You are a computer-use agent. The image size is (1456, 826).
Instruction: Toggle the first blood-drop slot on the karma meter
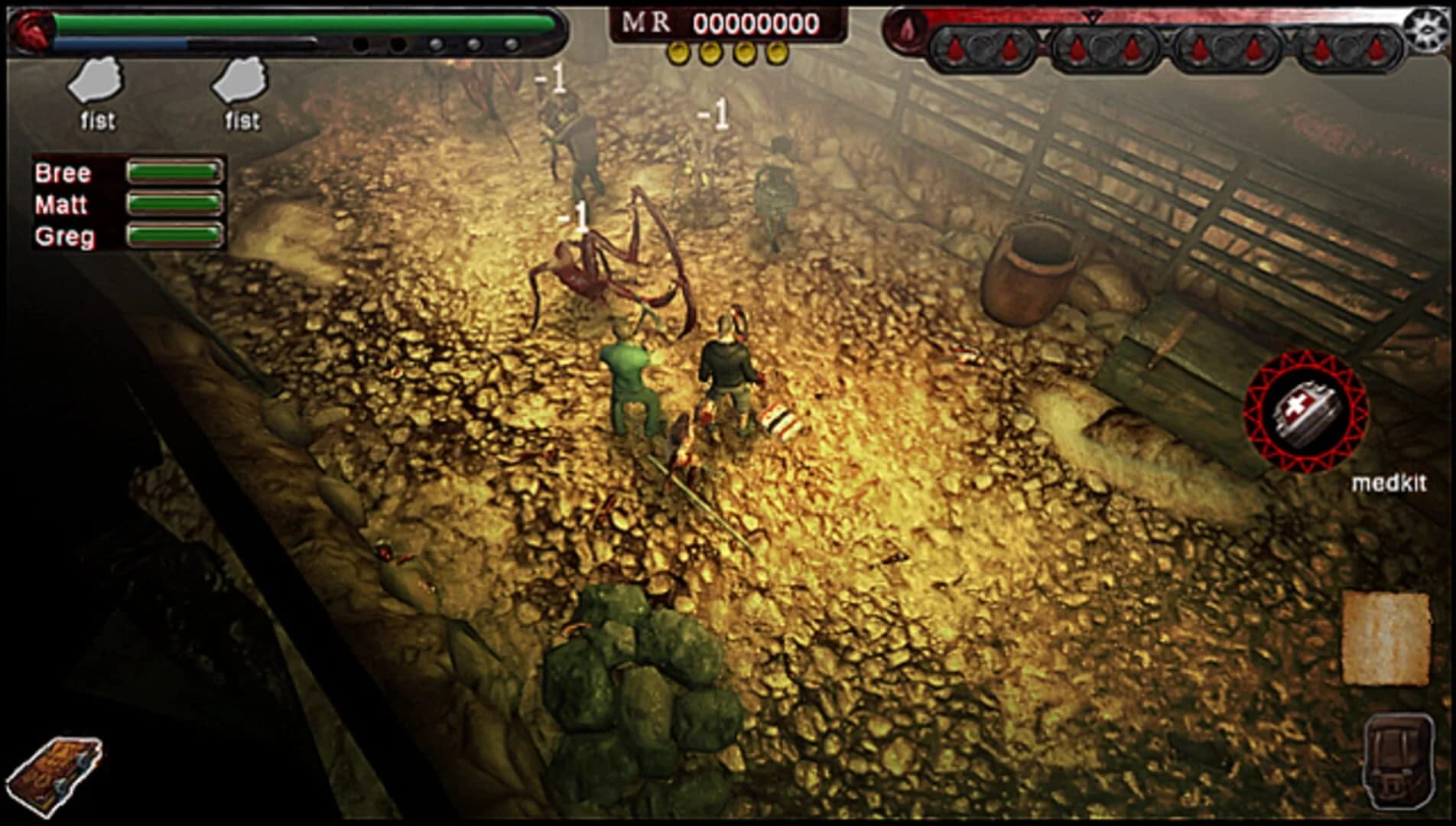point(954,49)
